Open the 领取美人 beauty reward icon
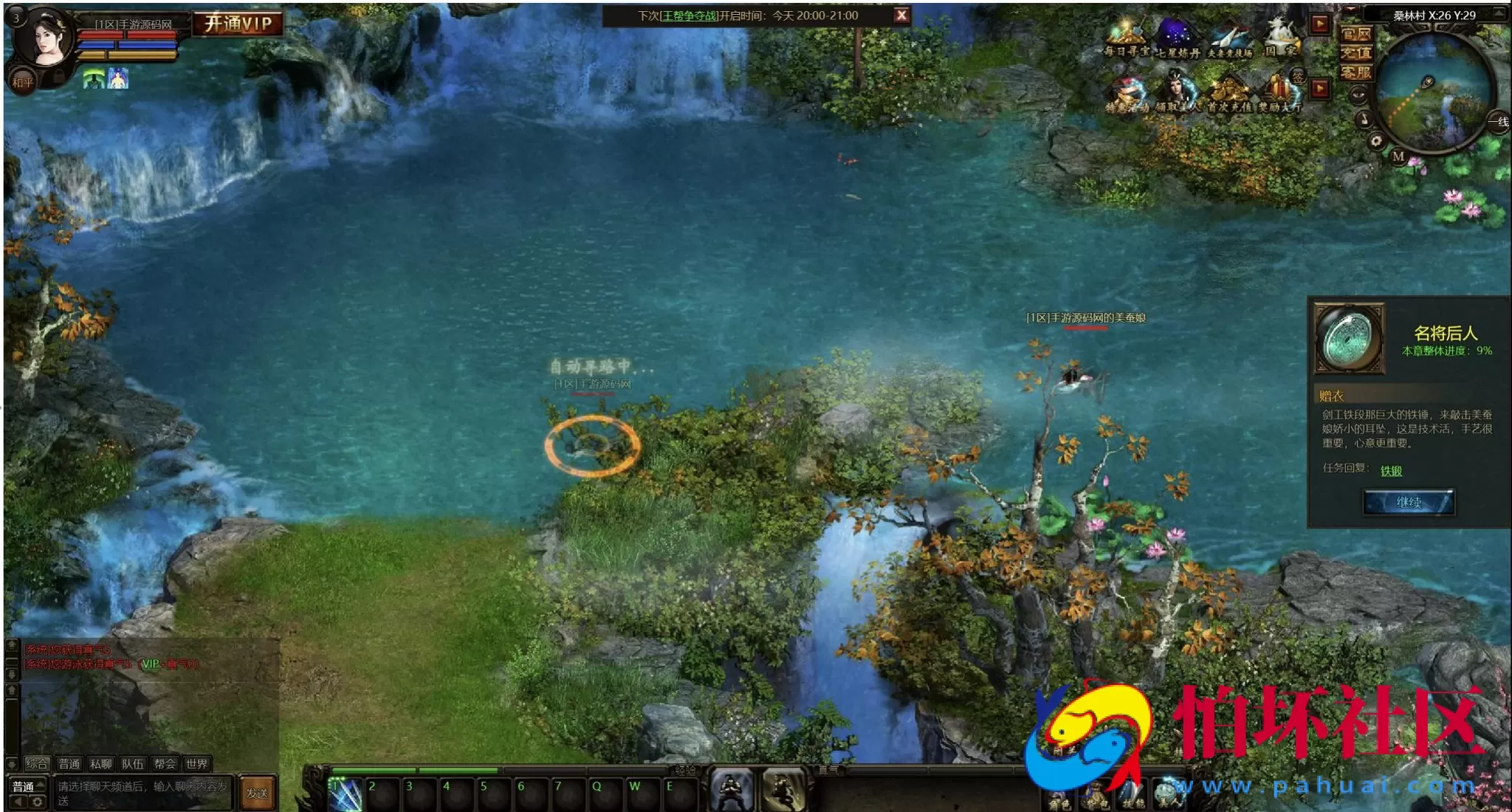This screenshot has height=812, width=1512. (x=1178, y=94)
